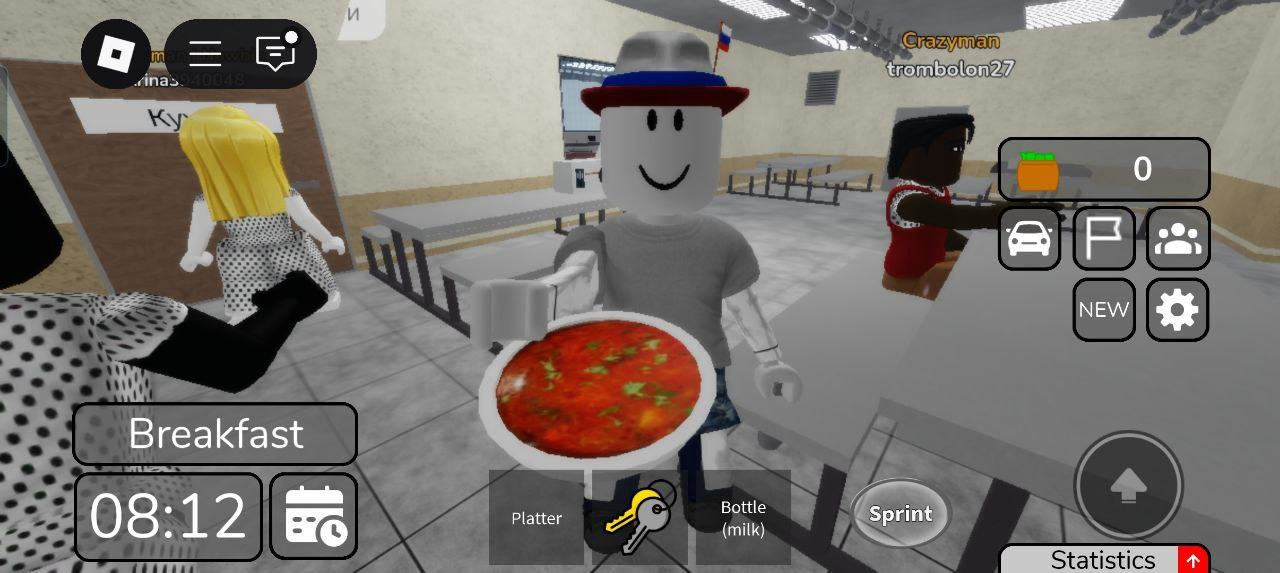Toggle the Sprint button
This screenshot has width=1280, height=573.
[x=900, y=514]
